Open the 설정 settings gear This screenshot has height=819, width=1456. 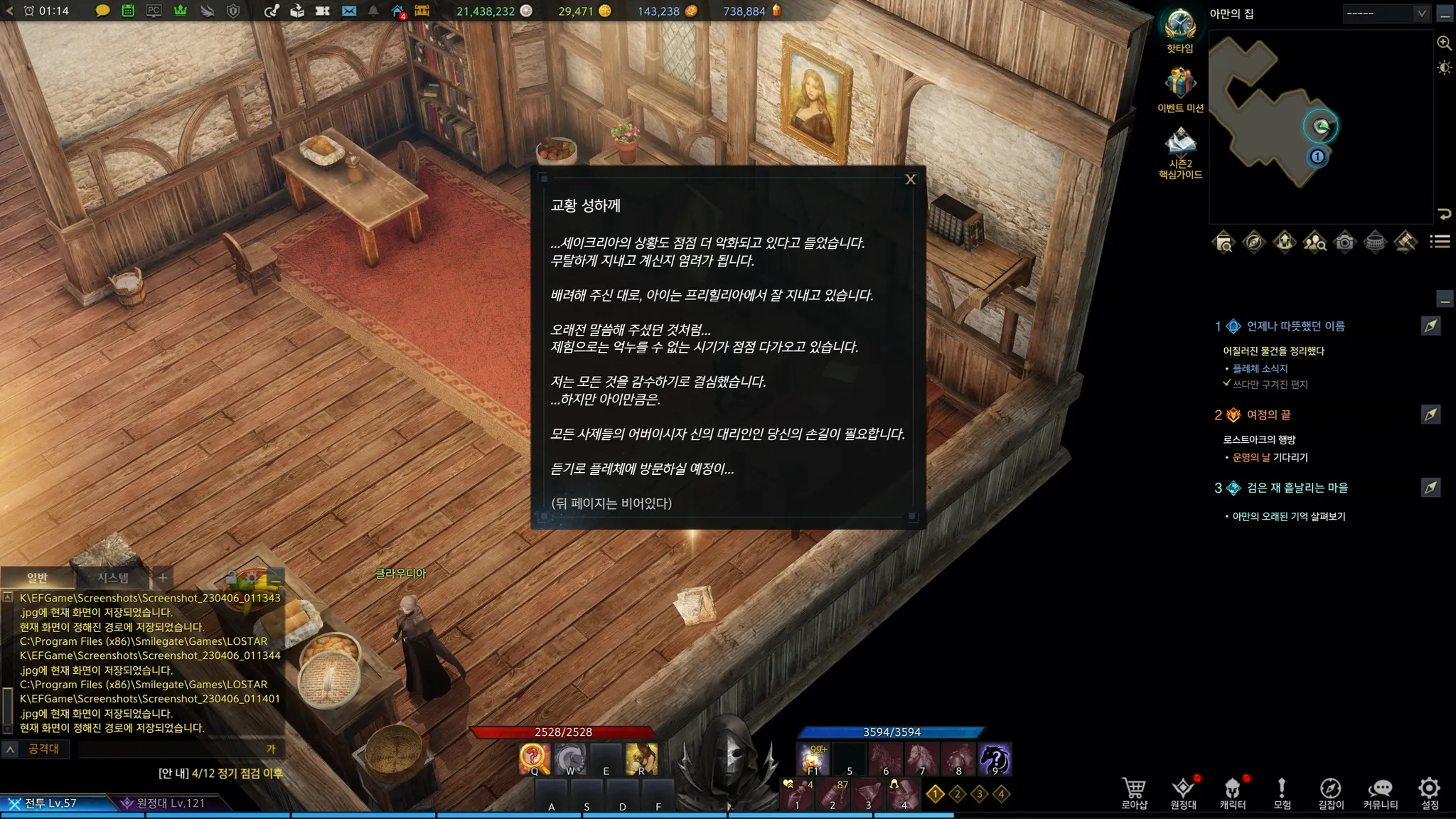pyautogui.click(x=1429, y=792)
